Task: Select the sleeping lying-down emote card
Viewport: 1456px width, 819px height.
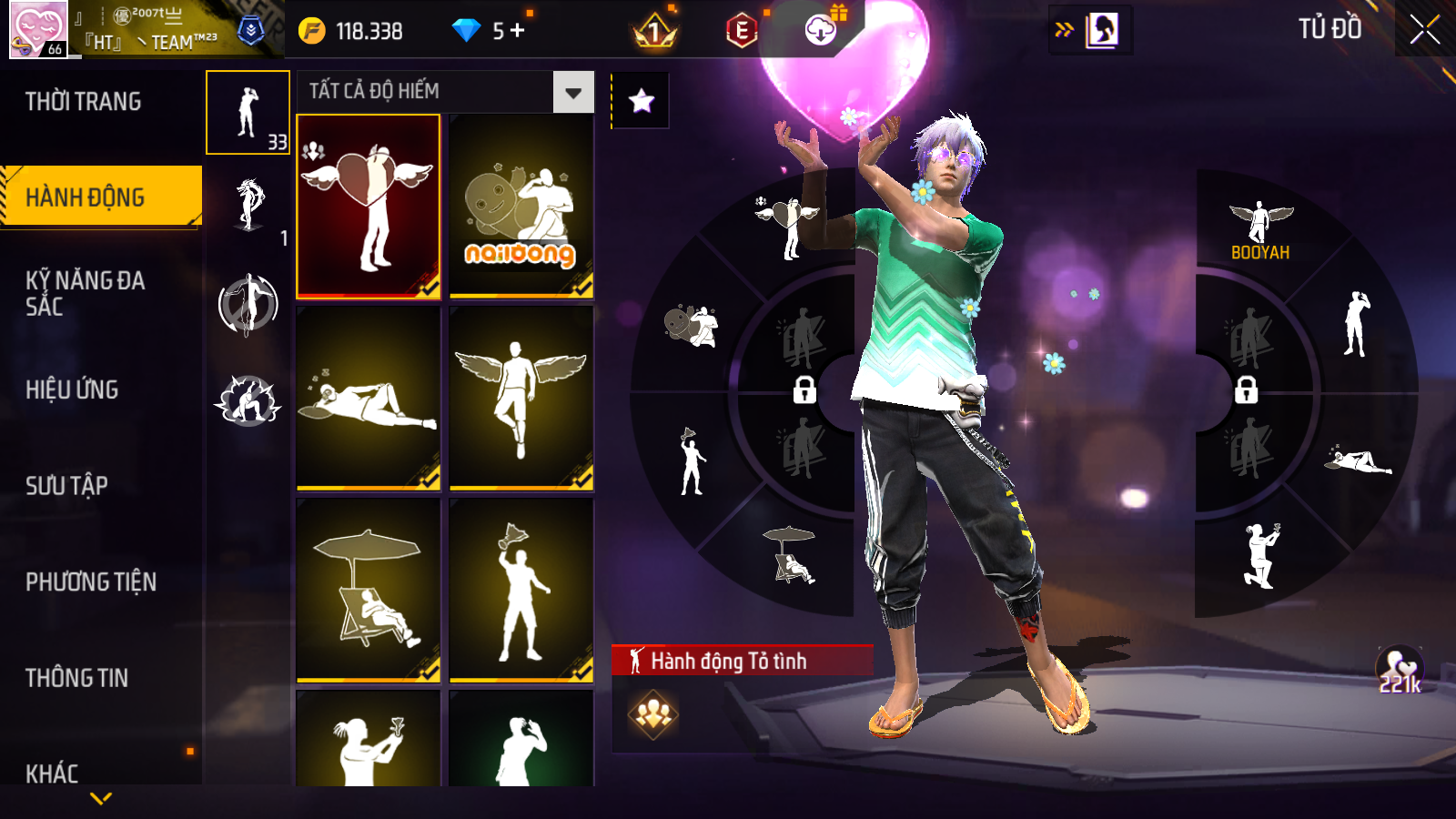Action: [369, 399]
